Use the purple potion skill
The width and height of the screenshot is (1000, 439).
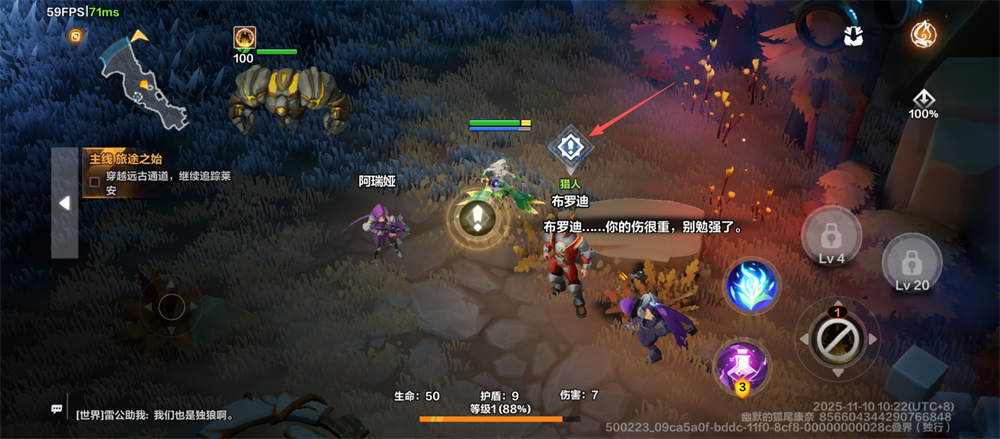tap(742, 365)
